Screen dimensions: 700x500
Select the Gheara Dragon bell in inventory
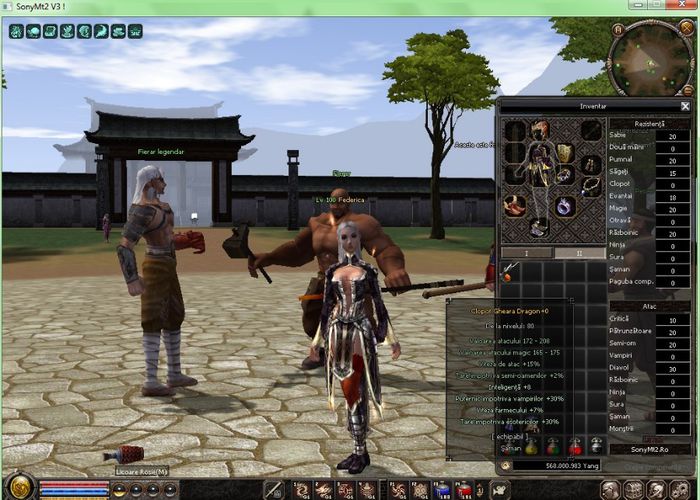(x=511, y=271)
